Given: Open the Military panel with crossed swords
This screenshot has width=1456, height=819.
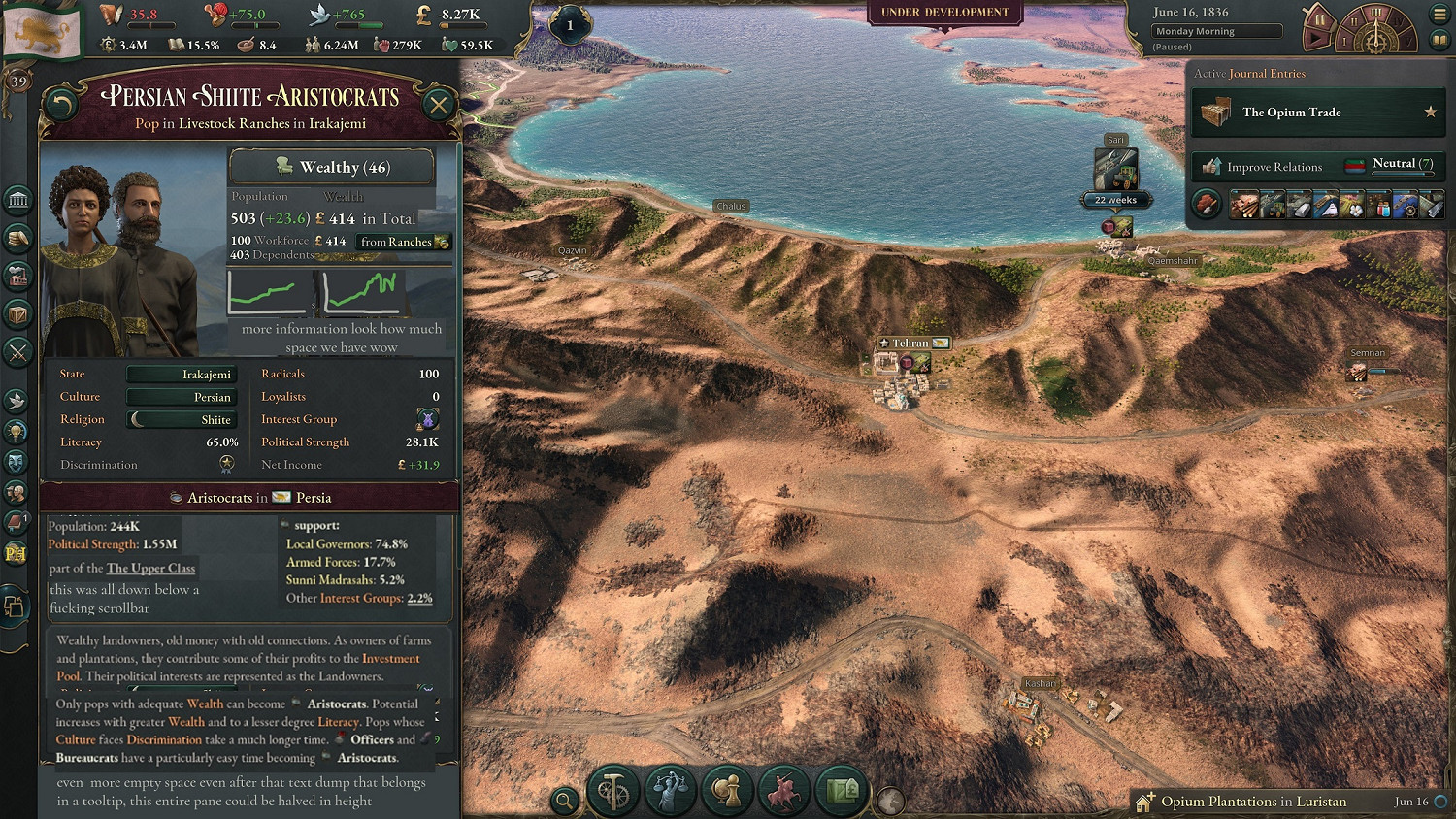Looking at the screenshot, I should click(x=18, y=351).
